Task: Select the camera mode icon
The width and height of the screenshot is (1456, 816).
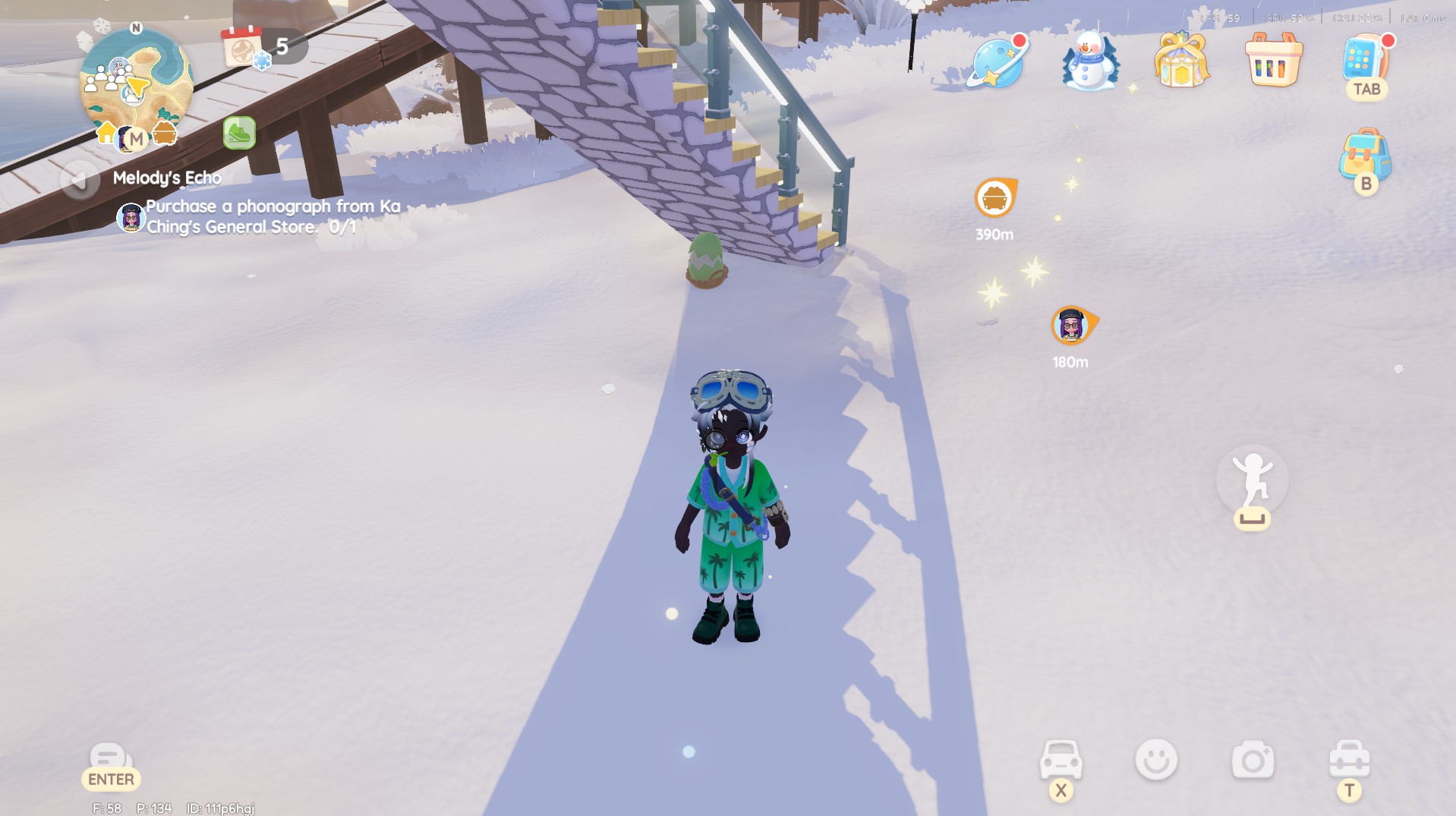Action: pyautogui.click(x=1254, y=758)
